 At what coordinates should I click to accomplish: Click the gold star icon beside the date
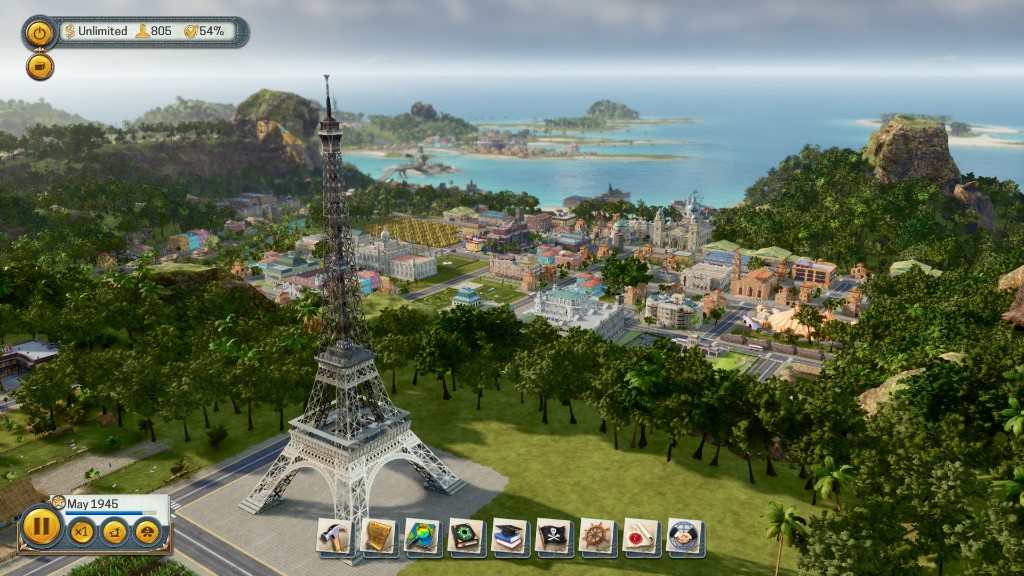(x=58, y=502)
